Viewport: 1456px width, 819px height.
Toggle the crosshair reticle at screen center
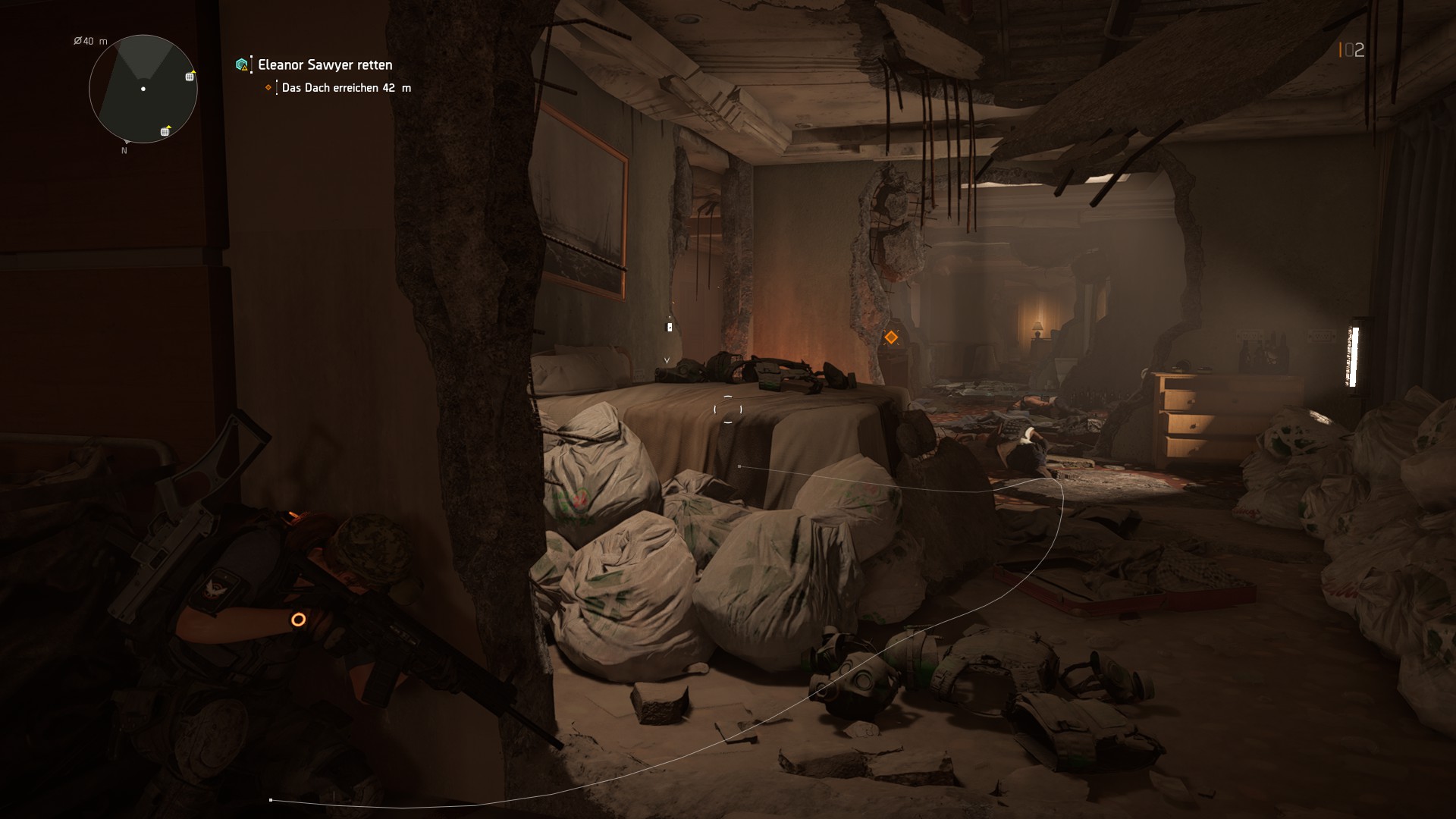pyautogui.click(x=727, y=410)
